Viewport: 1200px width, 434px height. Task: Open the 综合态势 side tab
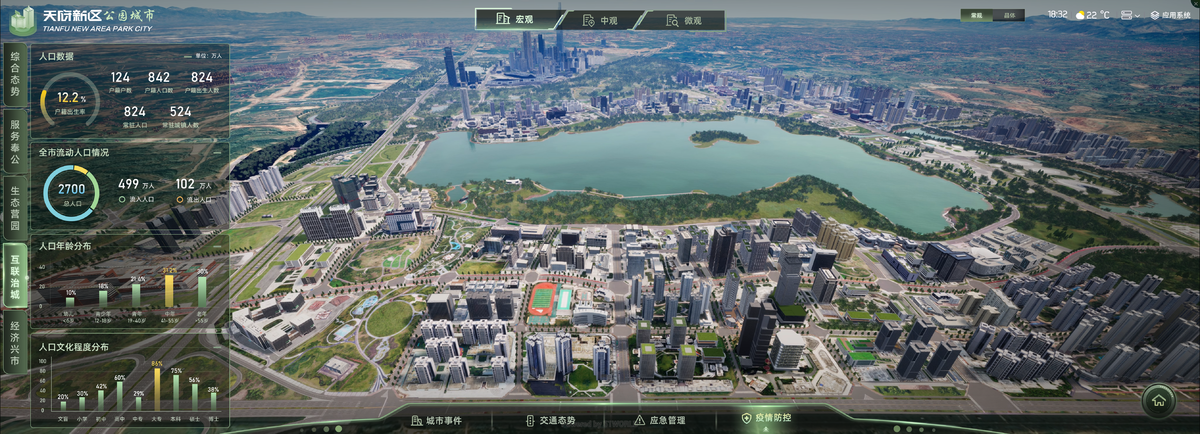point(15,76)
